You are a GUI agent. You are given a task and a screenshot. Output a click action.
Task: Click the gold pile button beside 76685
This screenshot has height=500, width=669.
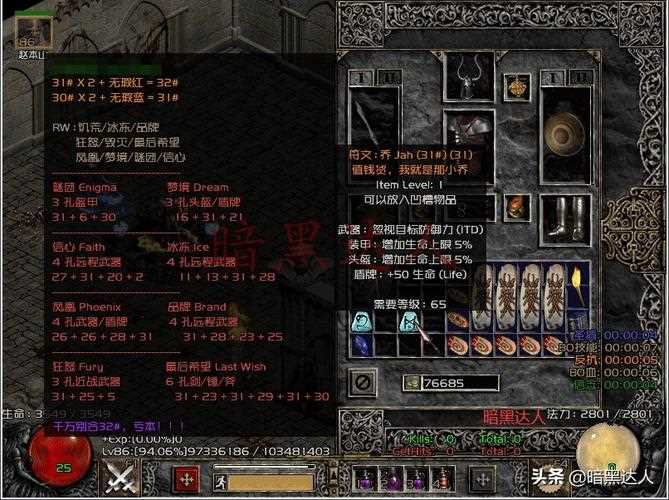(x=411, y=382)
